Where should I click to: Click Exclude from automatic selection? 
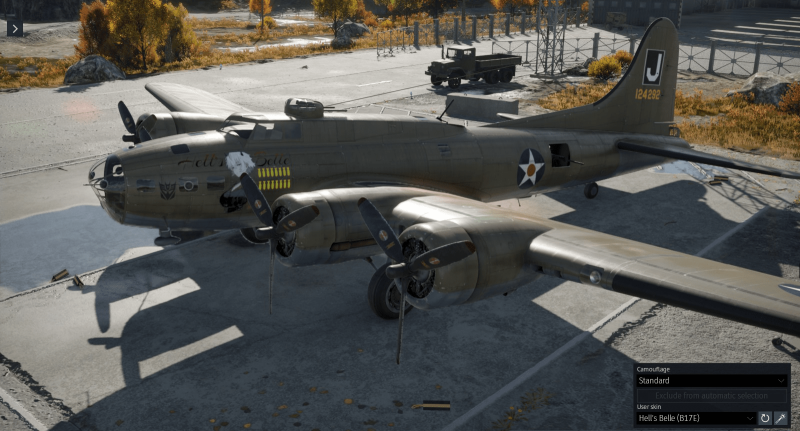point(711,395)
